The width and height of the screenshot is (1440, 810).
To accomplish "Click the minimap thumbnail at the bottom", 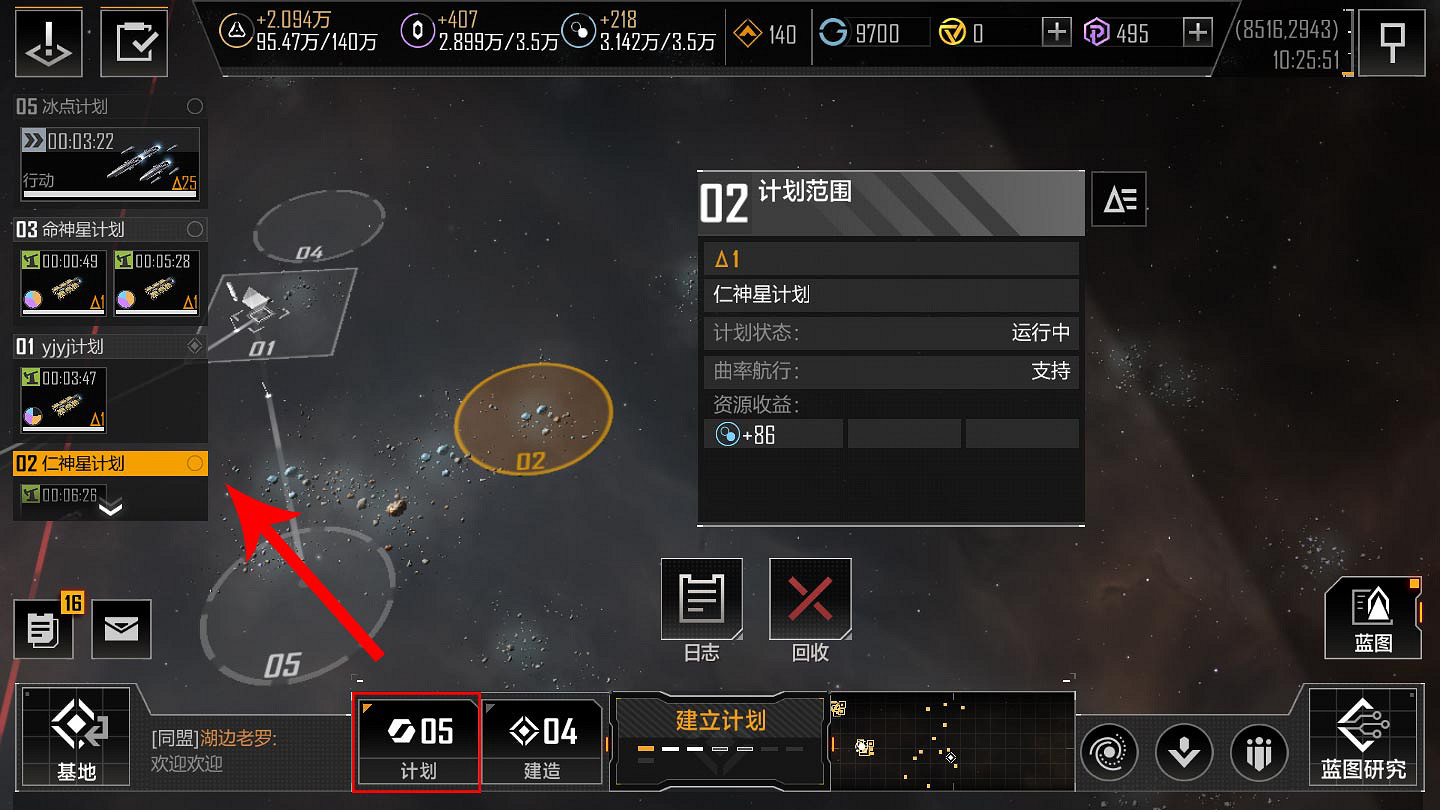I will (950, 740).
